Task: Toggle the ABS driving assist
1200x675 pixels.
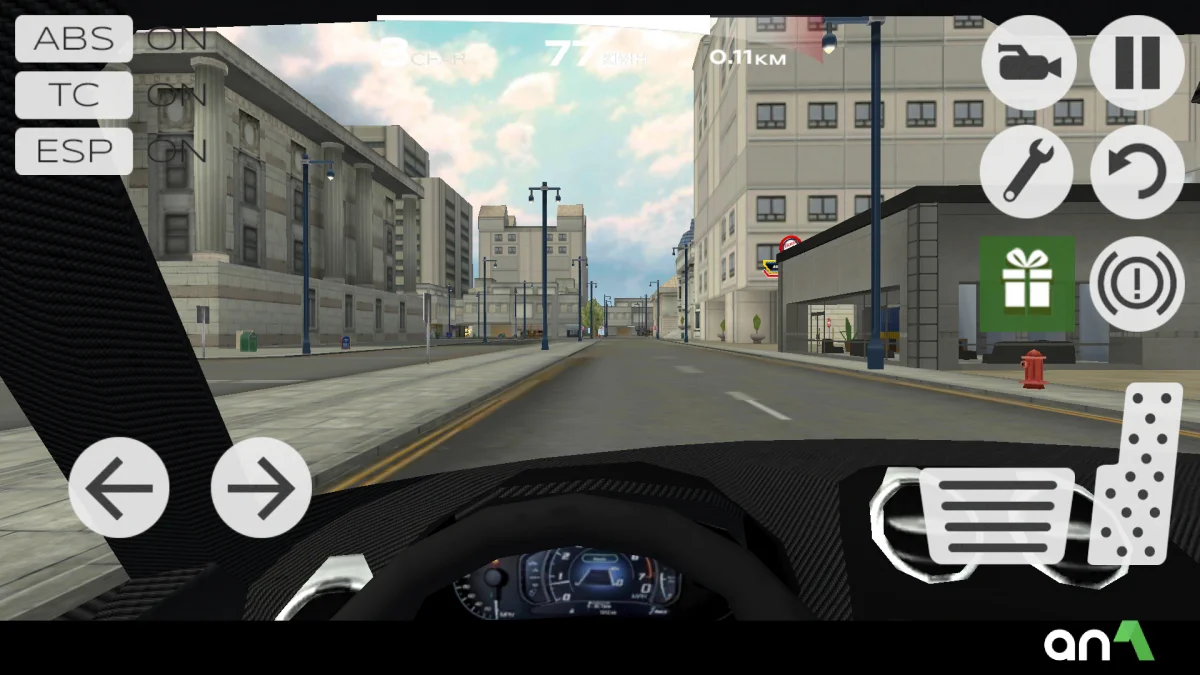Action: (74, 39)
